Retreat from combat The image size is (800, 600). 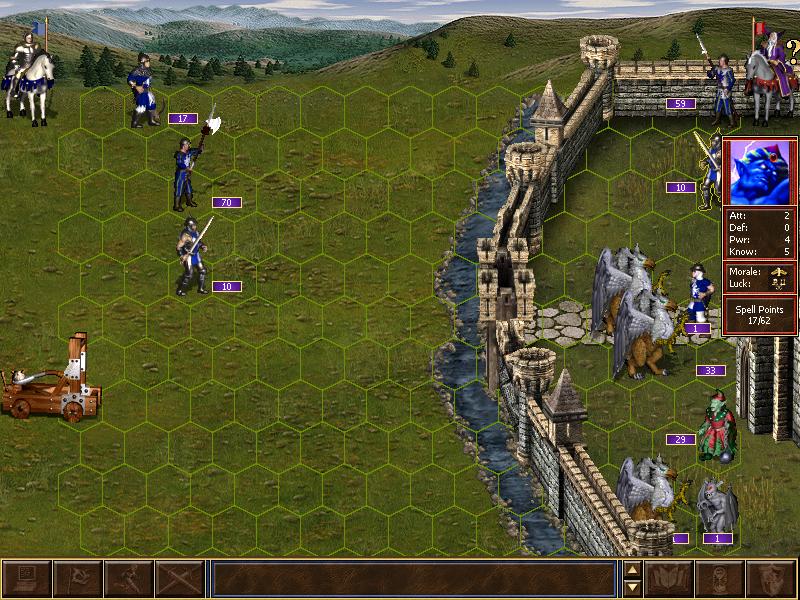(x=129, y=579)
